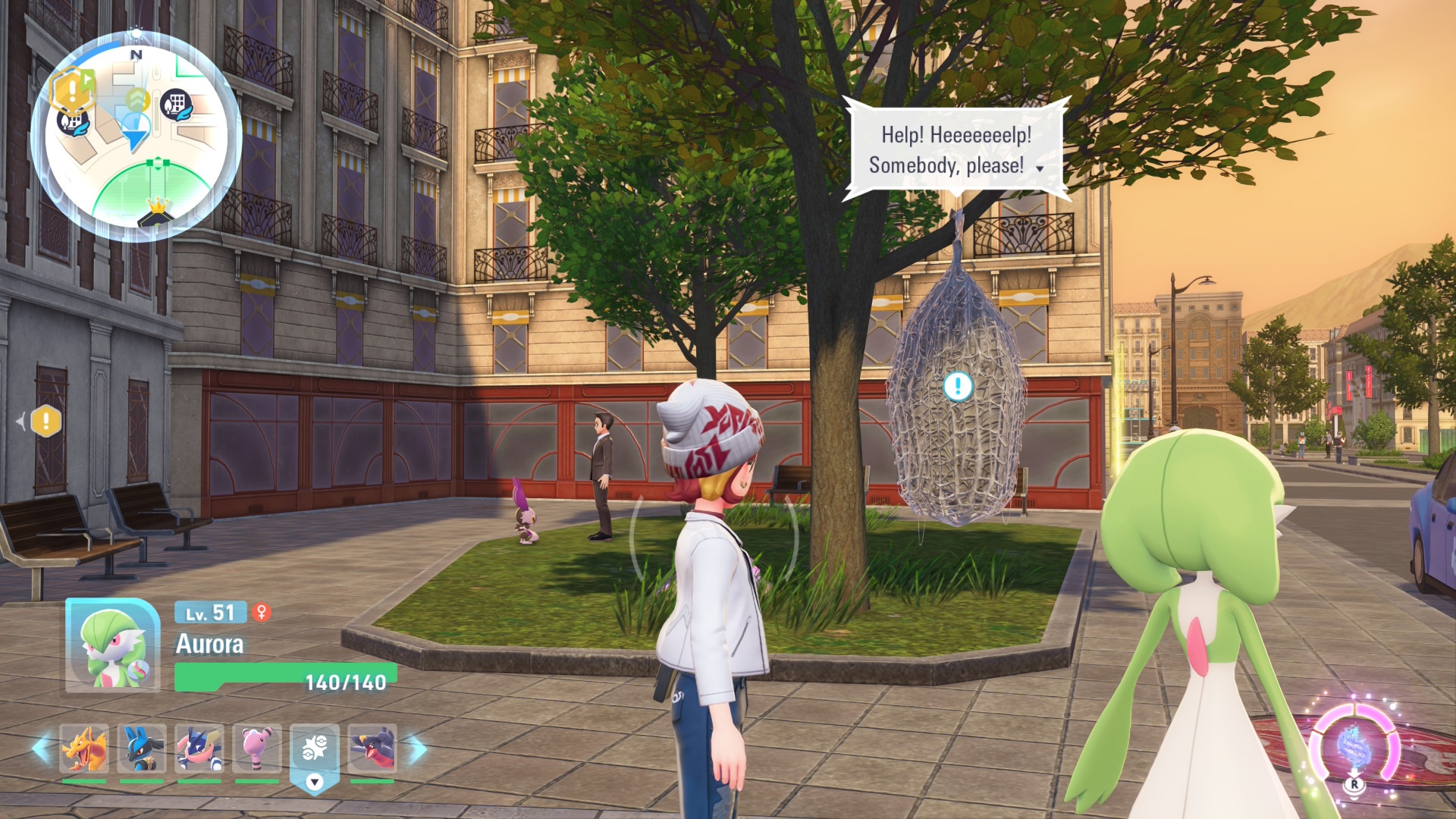1456x819 pixels.
Task: Select Charizard in the party bar
Action: [84, 748]
